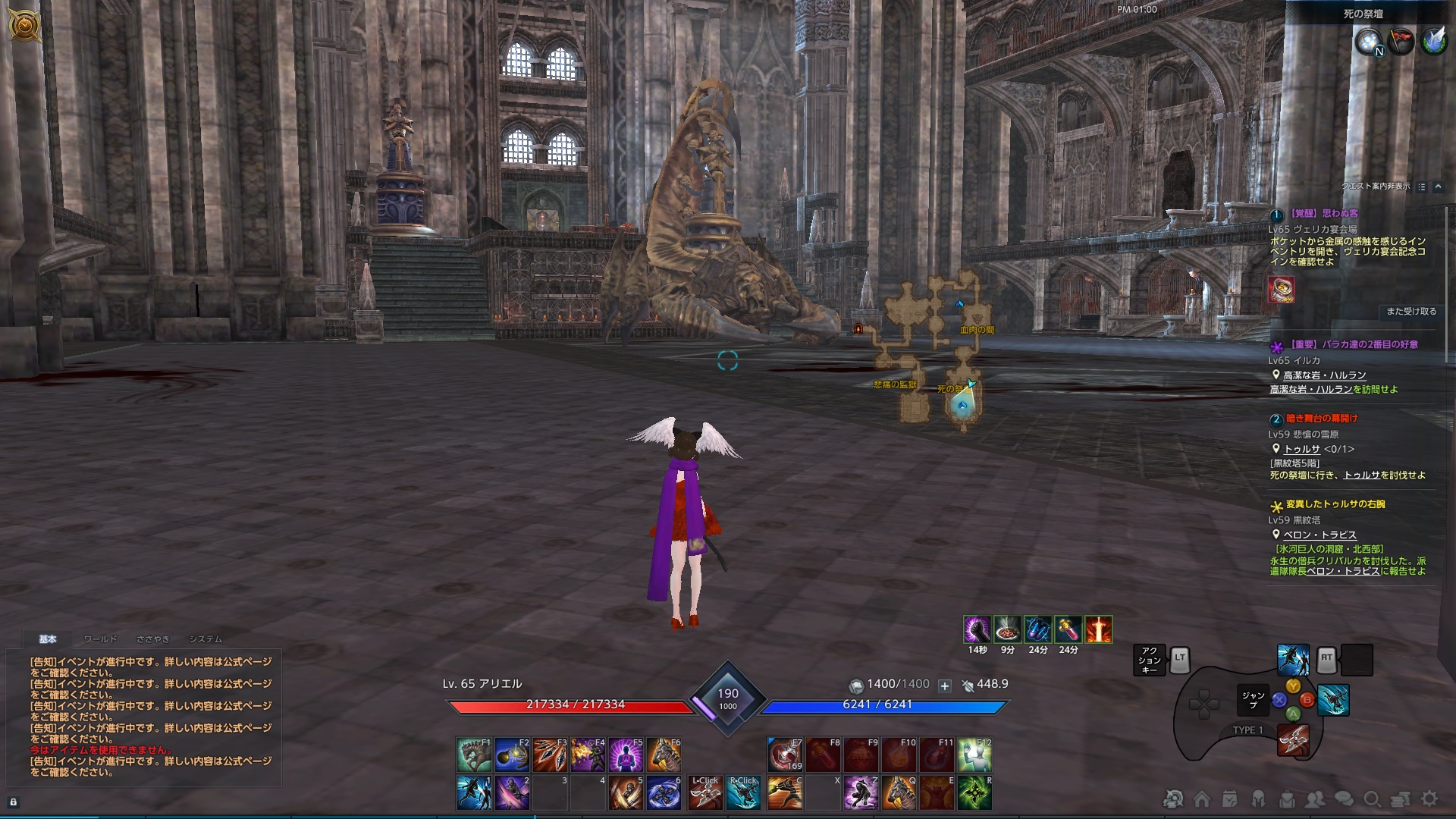Select the システム chat tab
The image size is (1456, 819).
(x=207, y=639)
